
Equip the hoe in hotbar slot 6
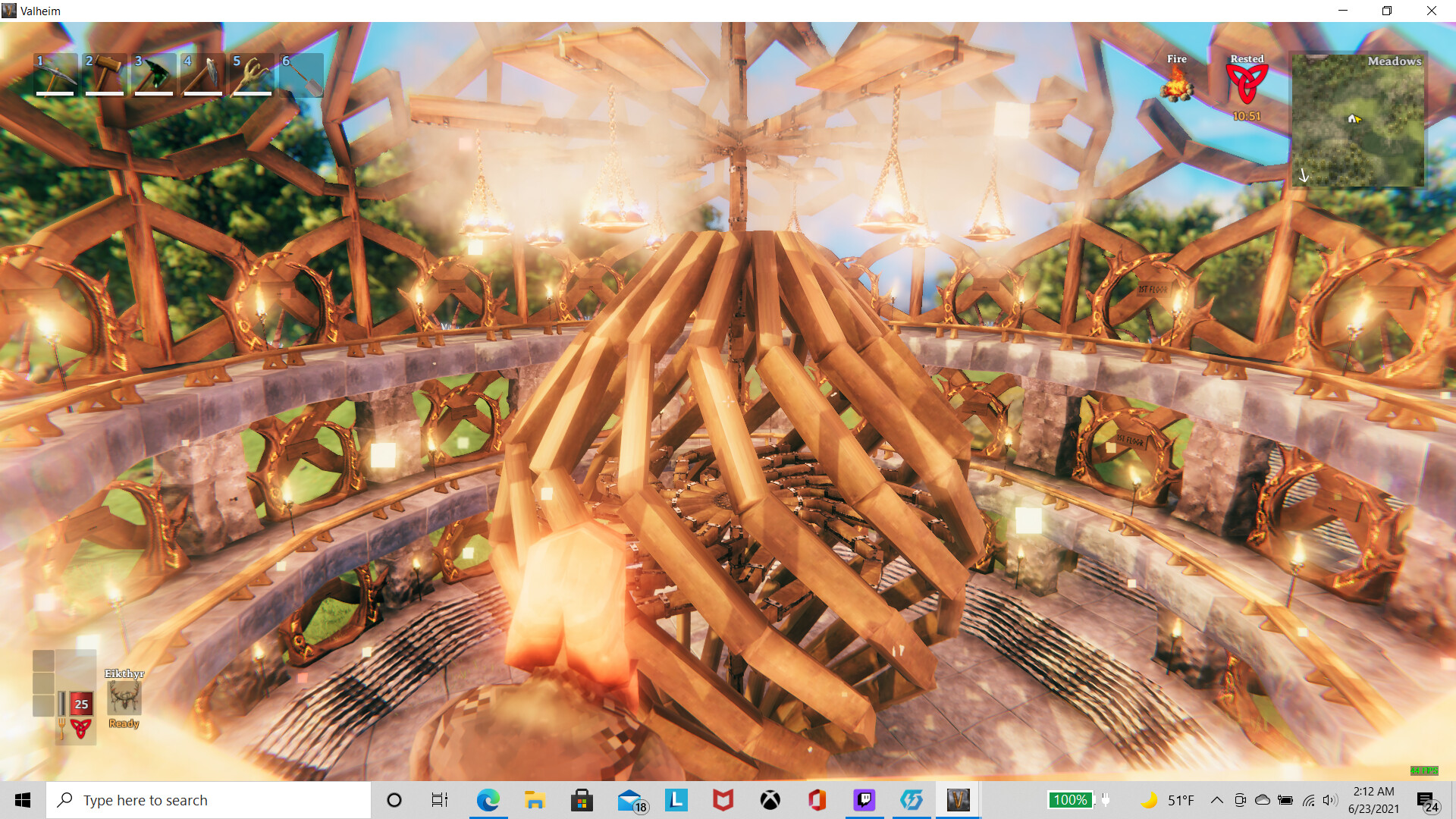(301, 74)
